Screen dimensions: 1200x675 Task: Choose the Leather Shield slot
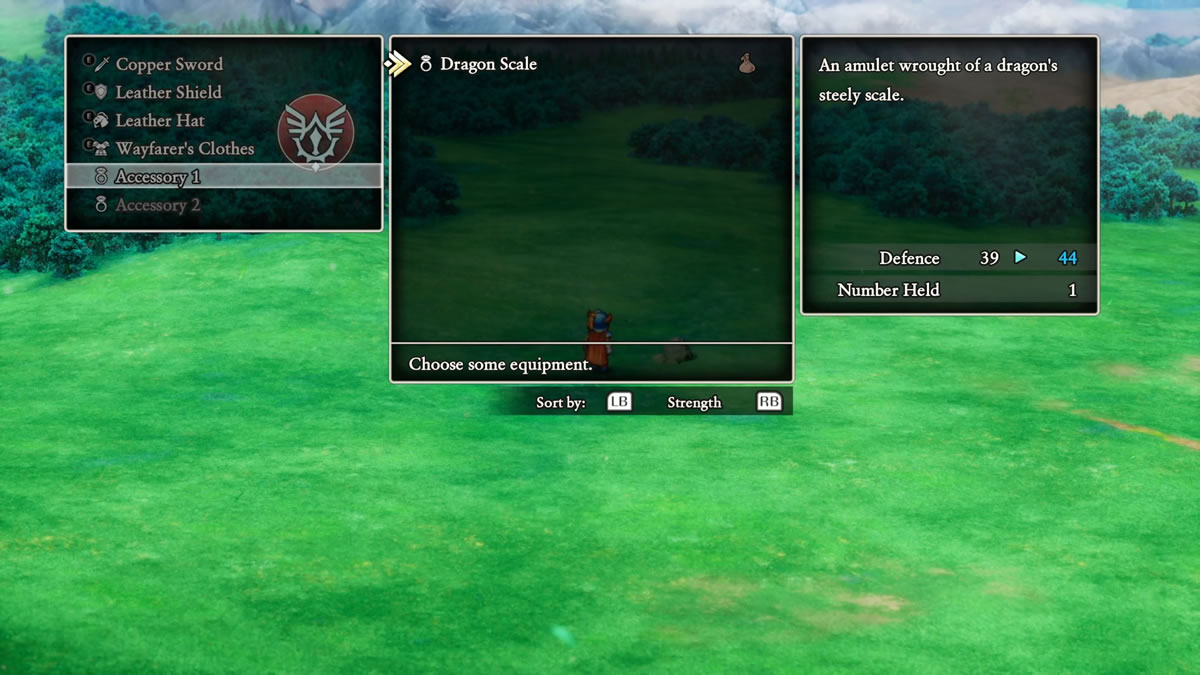(168, 92)
